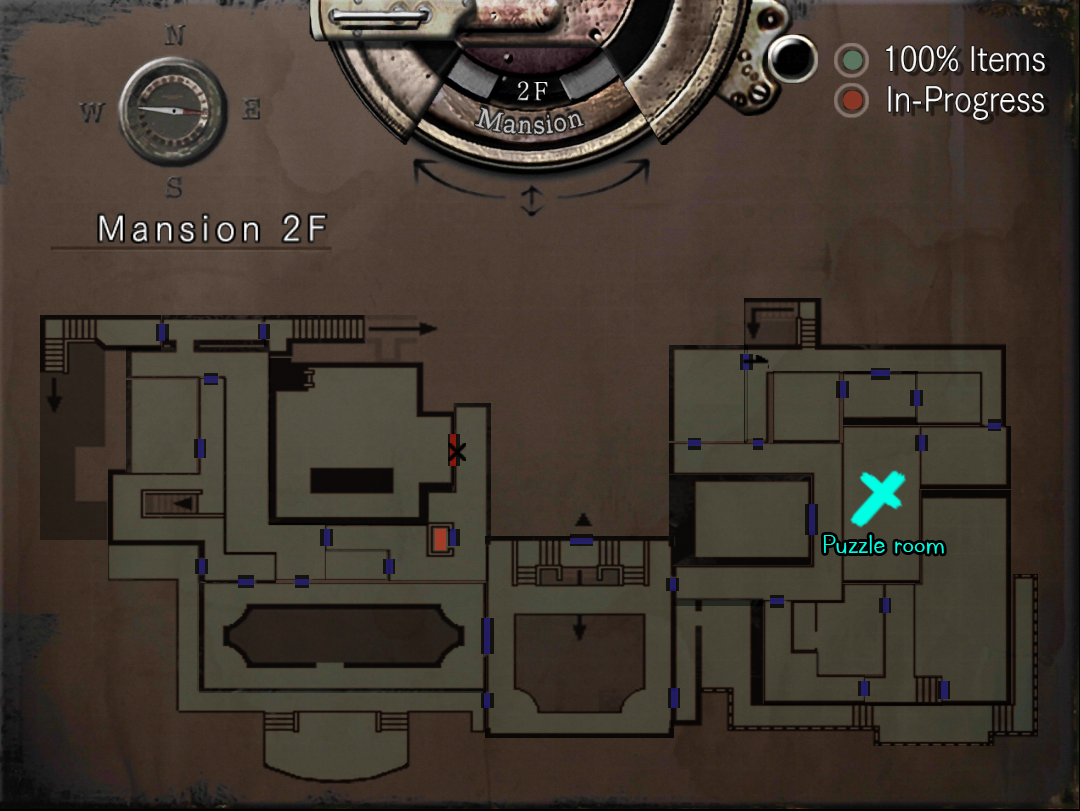Click the Mansion label on the dial
This screenshot has height=811, width=1080.
coord(529,121)
